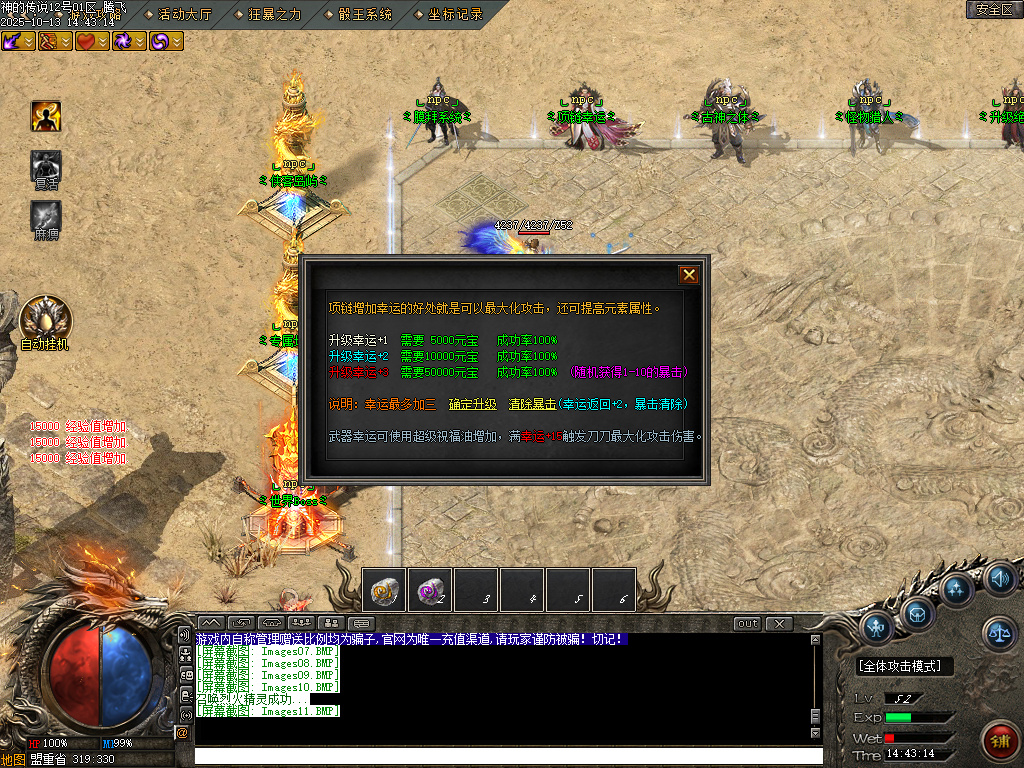This screenshot has width=1024, height=768.
Task: Open the 狂暴之力 menu
Action: click(x=268, y=14)
